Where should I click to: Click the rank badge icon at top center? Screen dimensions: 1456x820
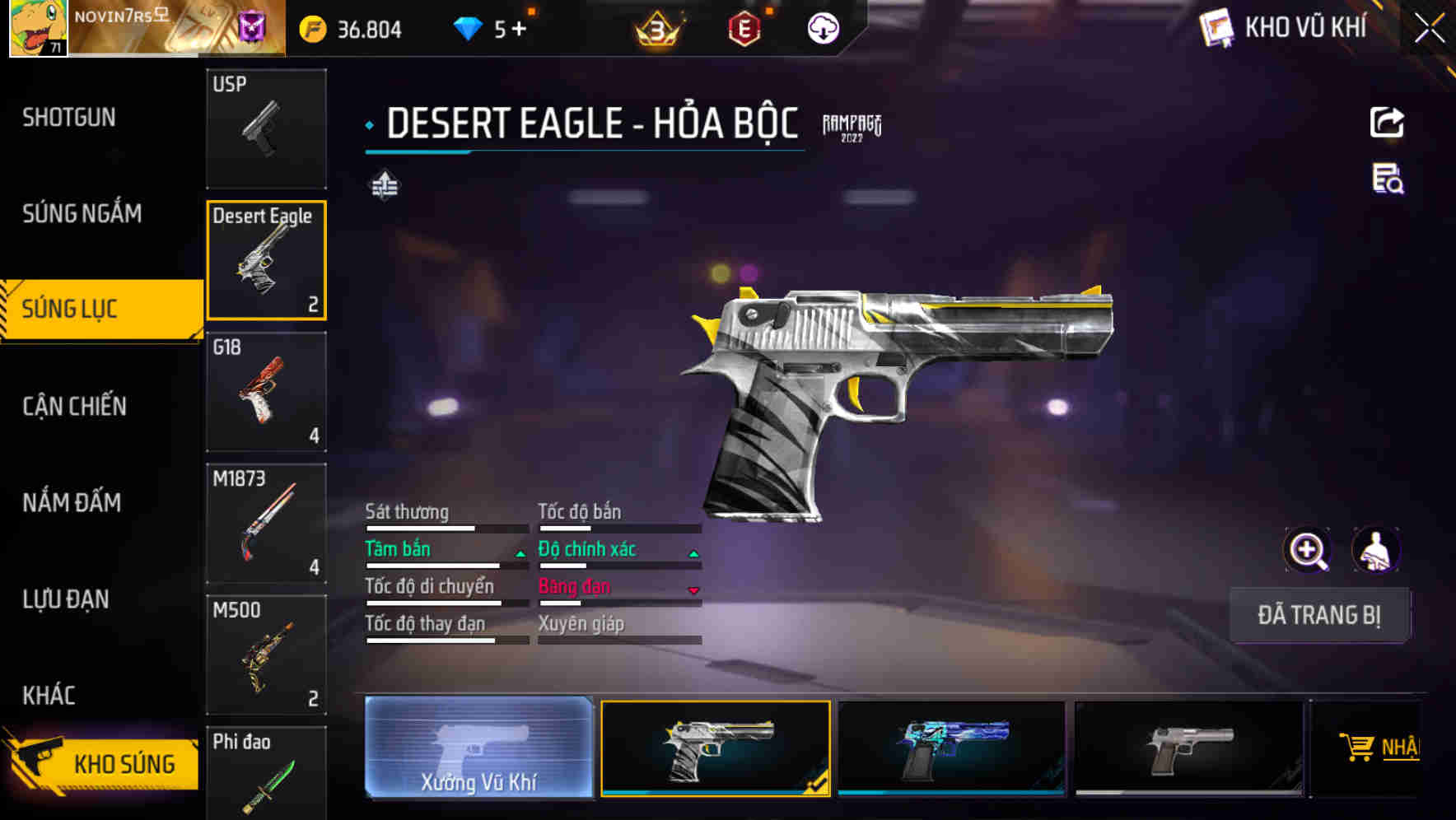coord(655,27)
